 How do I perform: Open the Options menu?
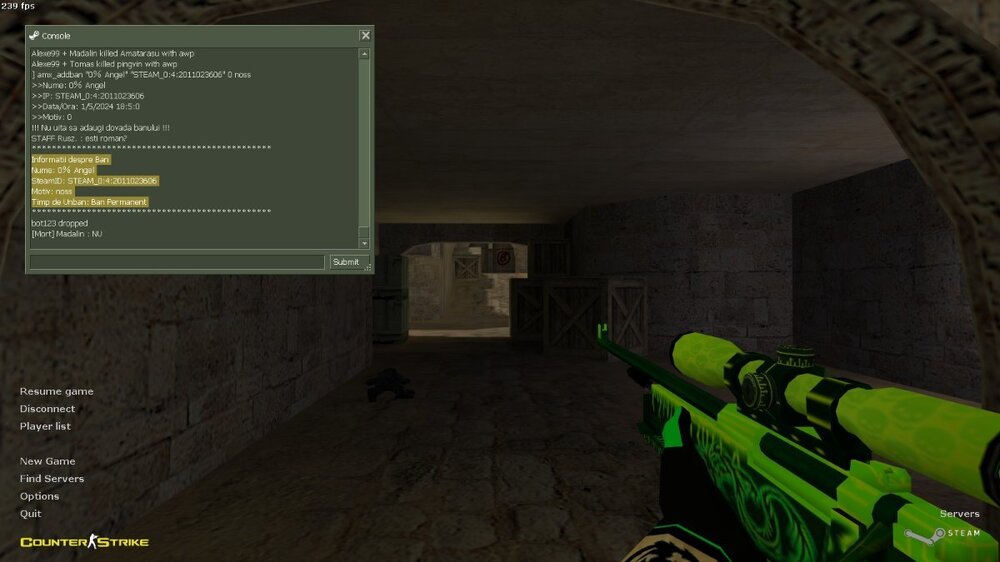[39, 496]
